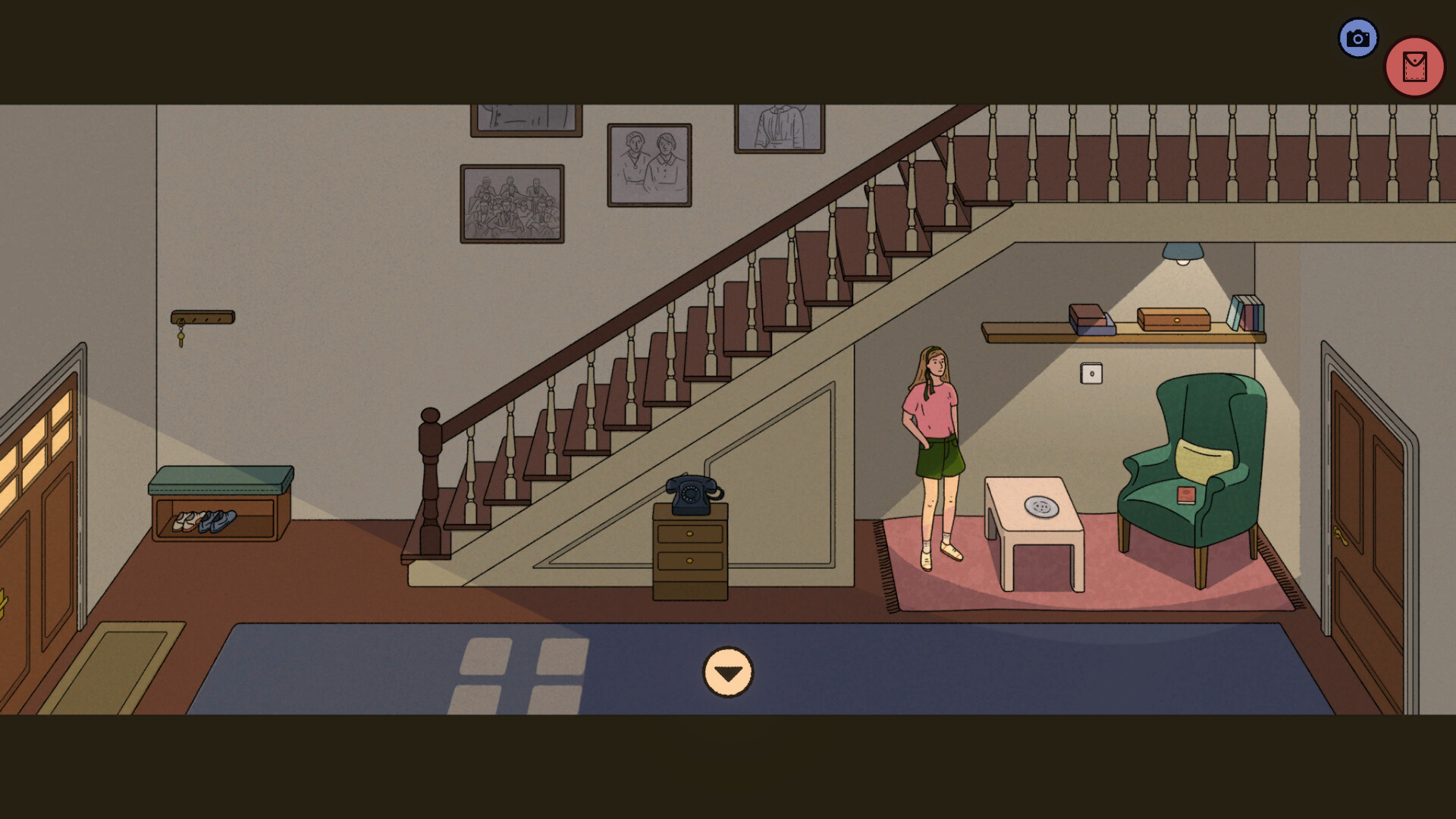Open the camera to take a snapshot
This screenshot has width=1456, height=819.
pyautogui.click(x=1357, y=36)
